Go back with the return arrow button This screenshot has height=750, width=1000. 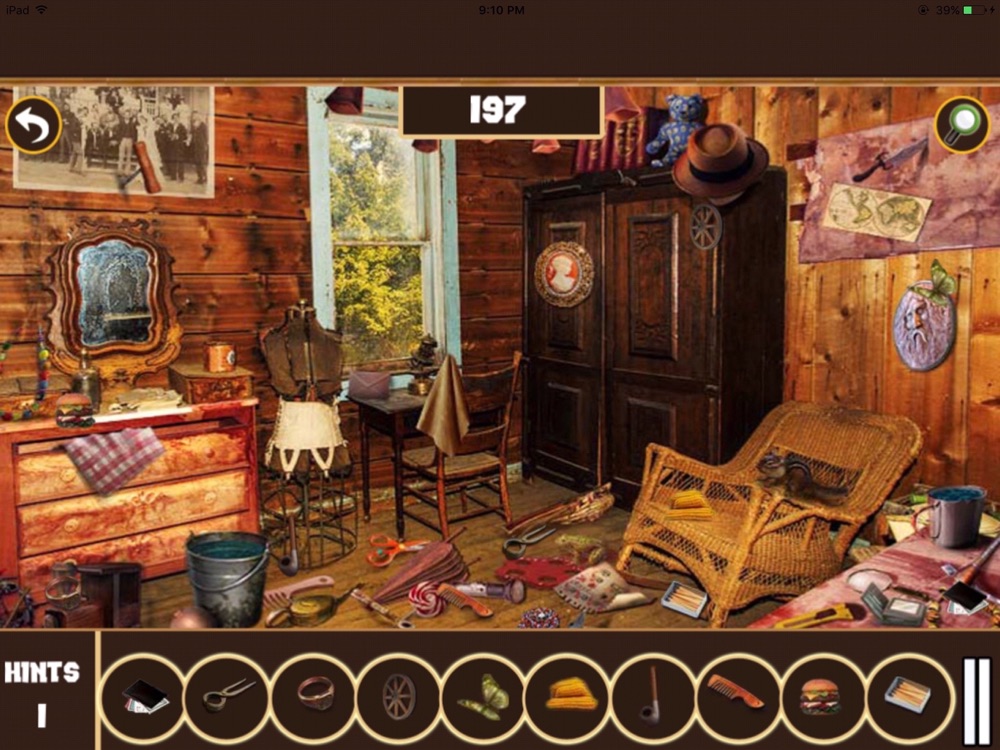click(x=34, y=125)
